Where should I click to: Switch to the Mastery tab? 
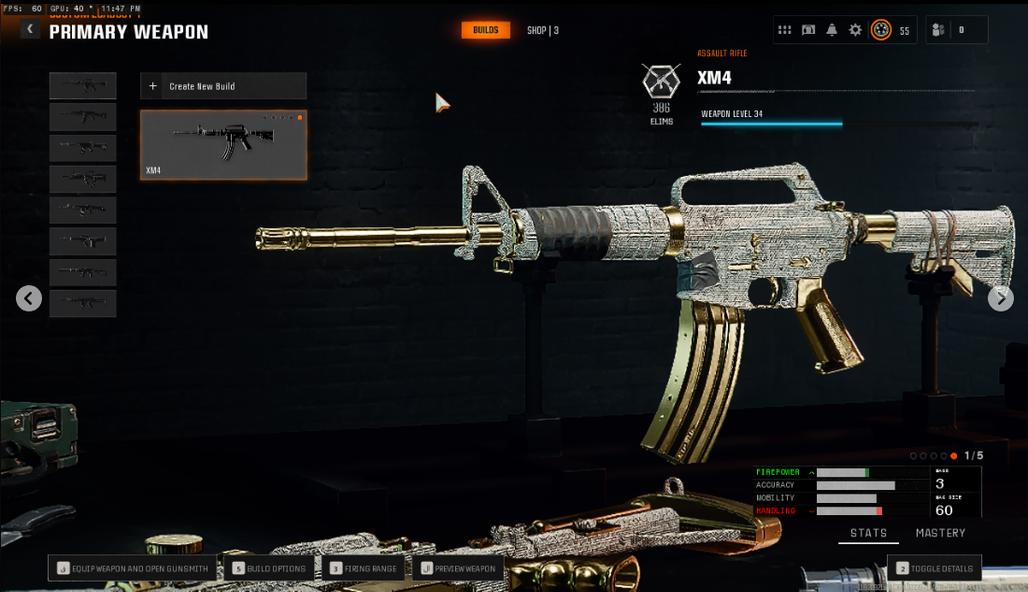pyautogui.click(x=940, y=533)
